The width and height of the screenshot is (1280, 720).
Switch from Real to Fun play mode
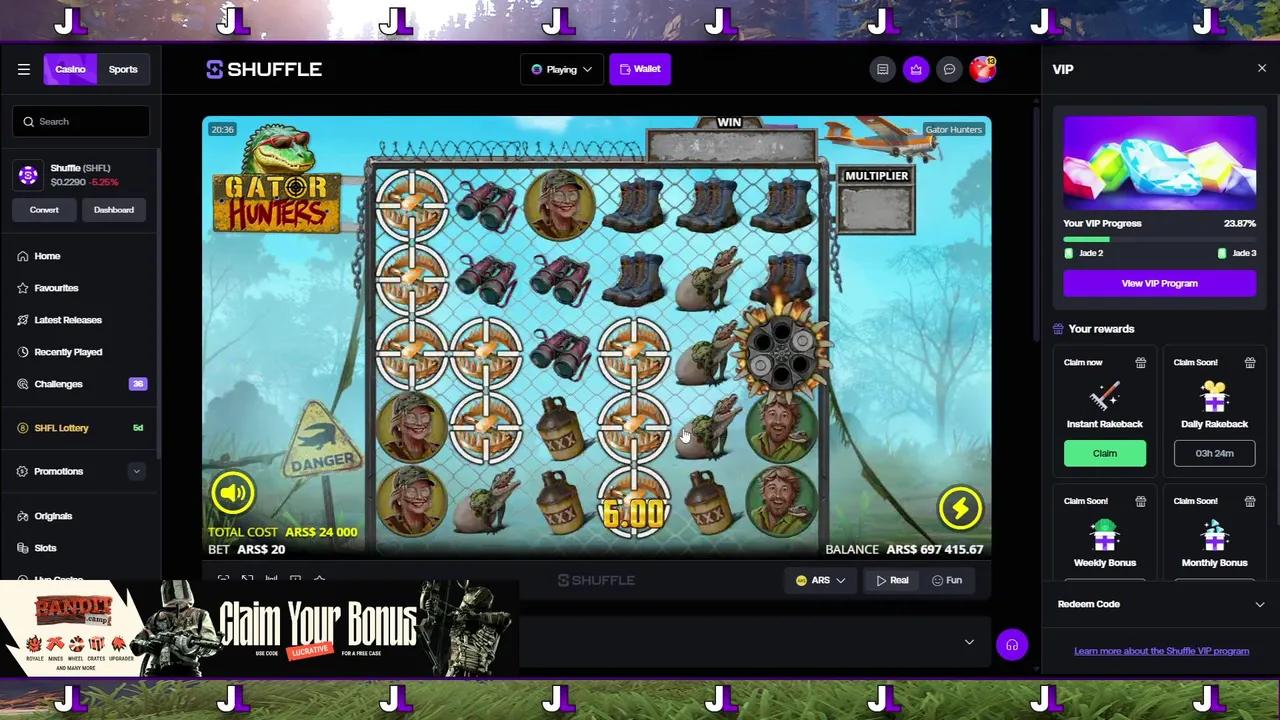point(948,580)
